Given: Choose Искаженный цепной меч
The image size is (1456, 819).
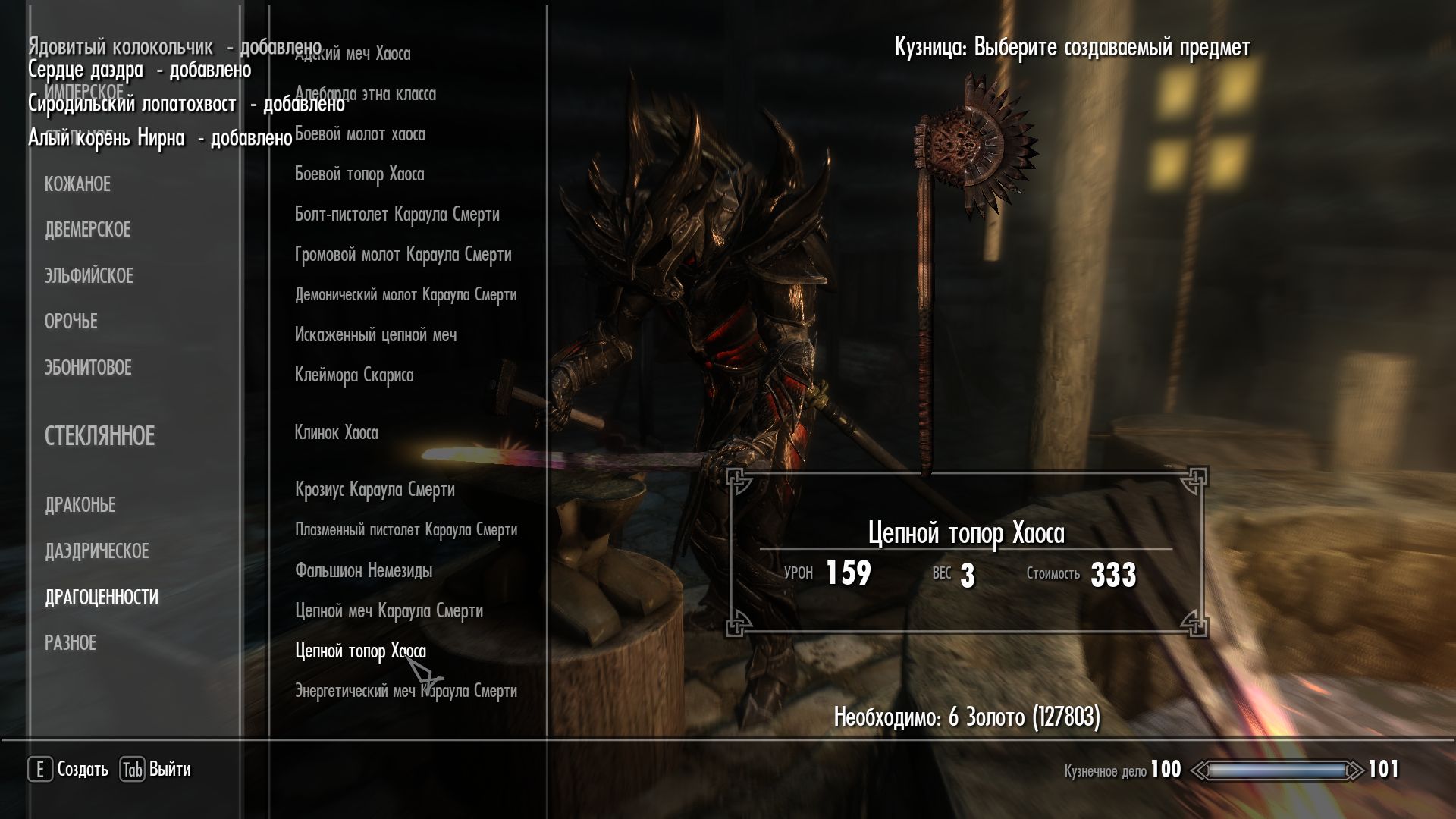Looking at the screenshot, I should click(375, 335).
